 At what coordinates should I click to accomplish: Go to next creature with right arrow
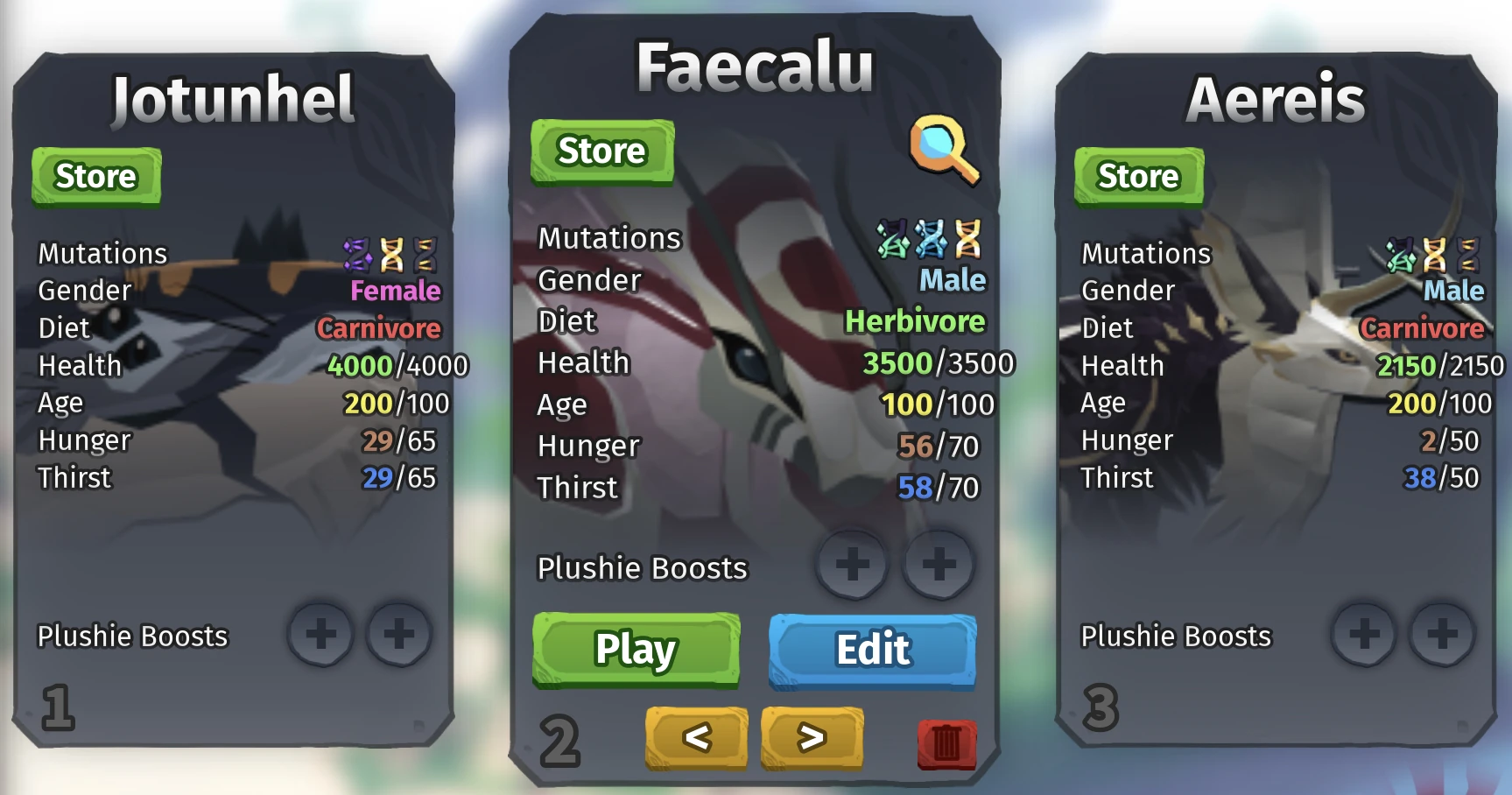[810, 736]
